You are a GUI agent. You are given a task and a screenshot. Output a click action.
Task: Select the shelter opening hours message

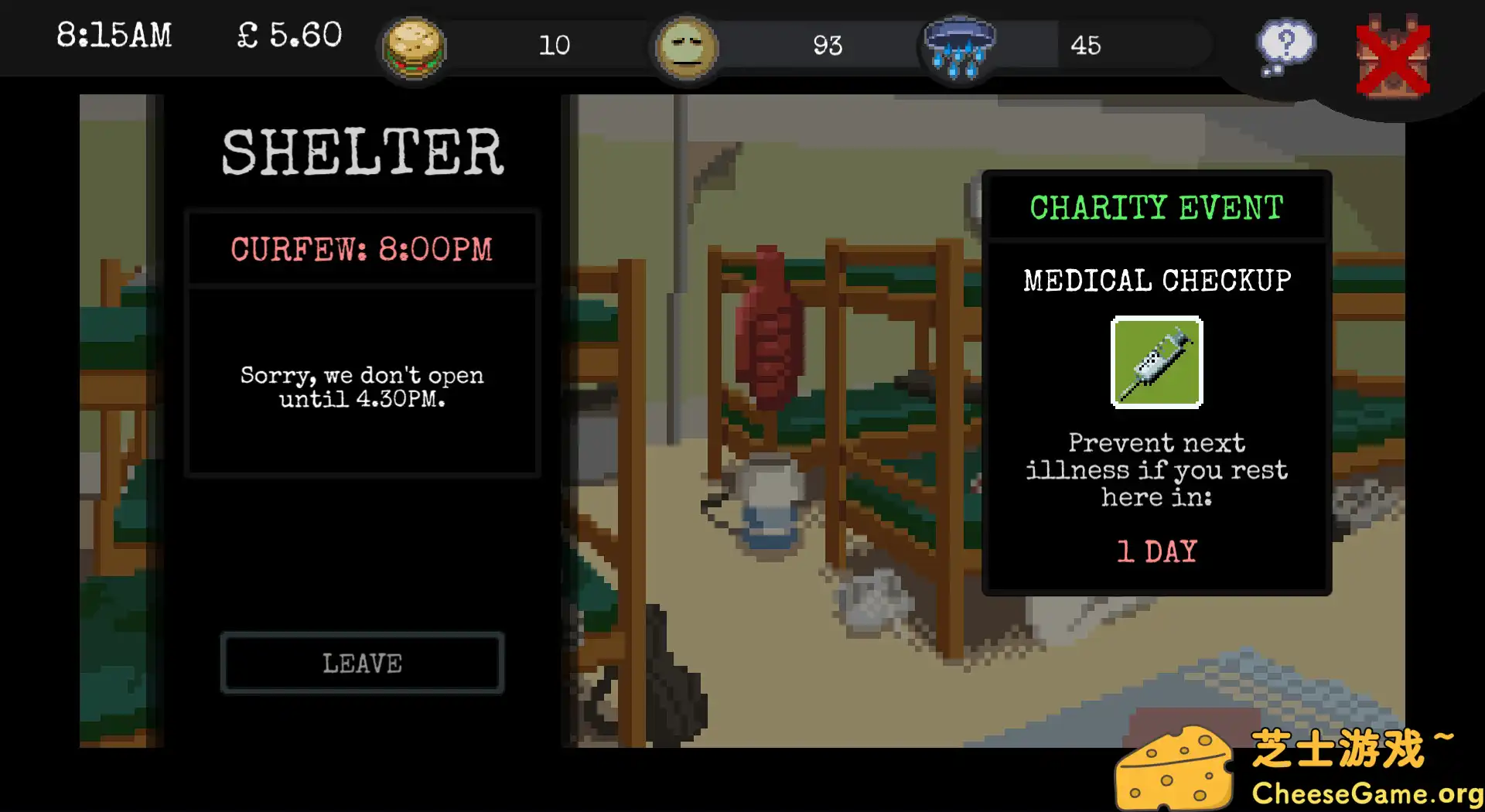tap(361, 387)
